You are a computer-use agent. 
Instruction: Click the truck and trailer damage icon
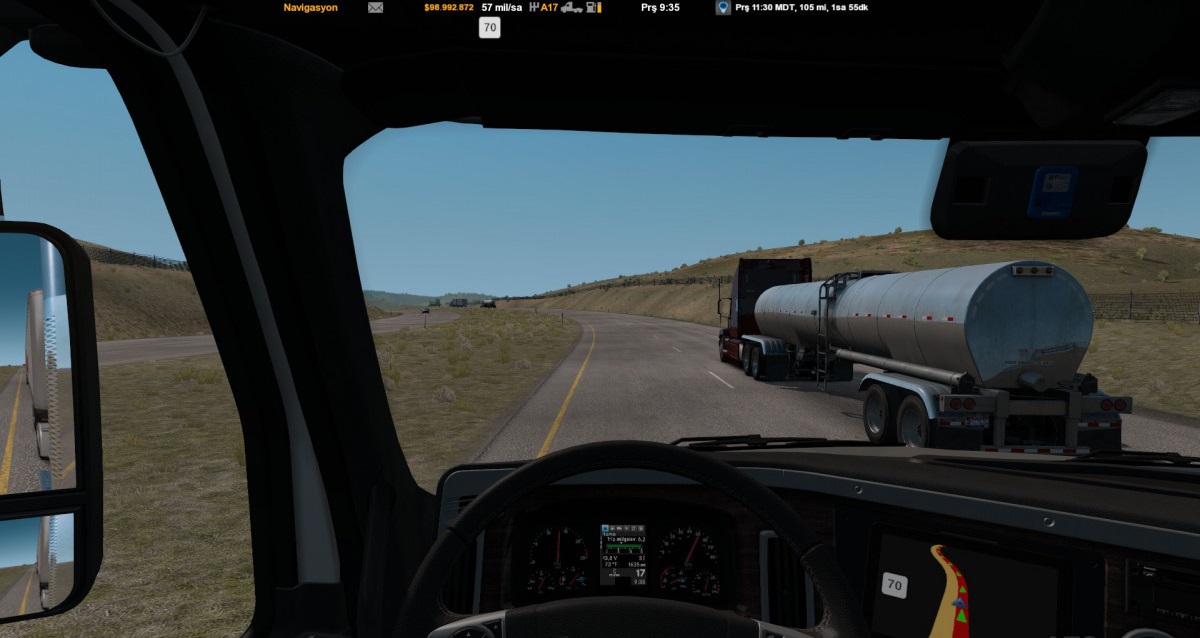tap(571, 7)
